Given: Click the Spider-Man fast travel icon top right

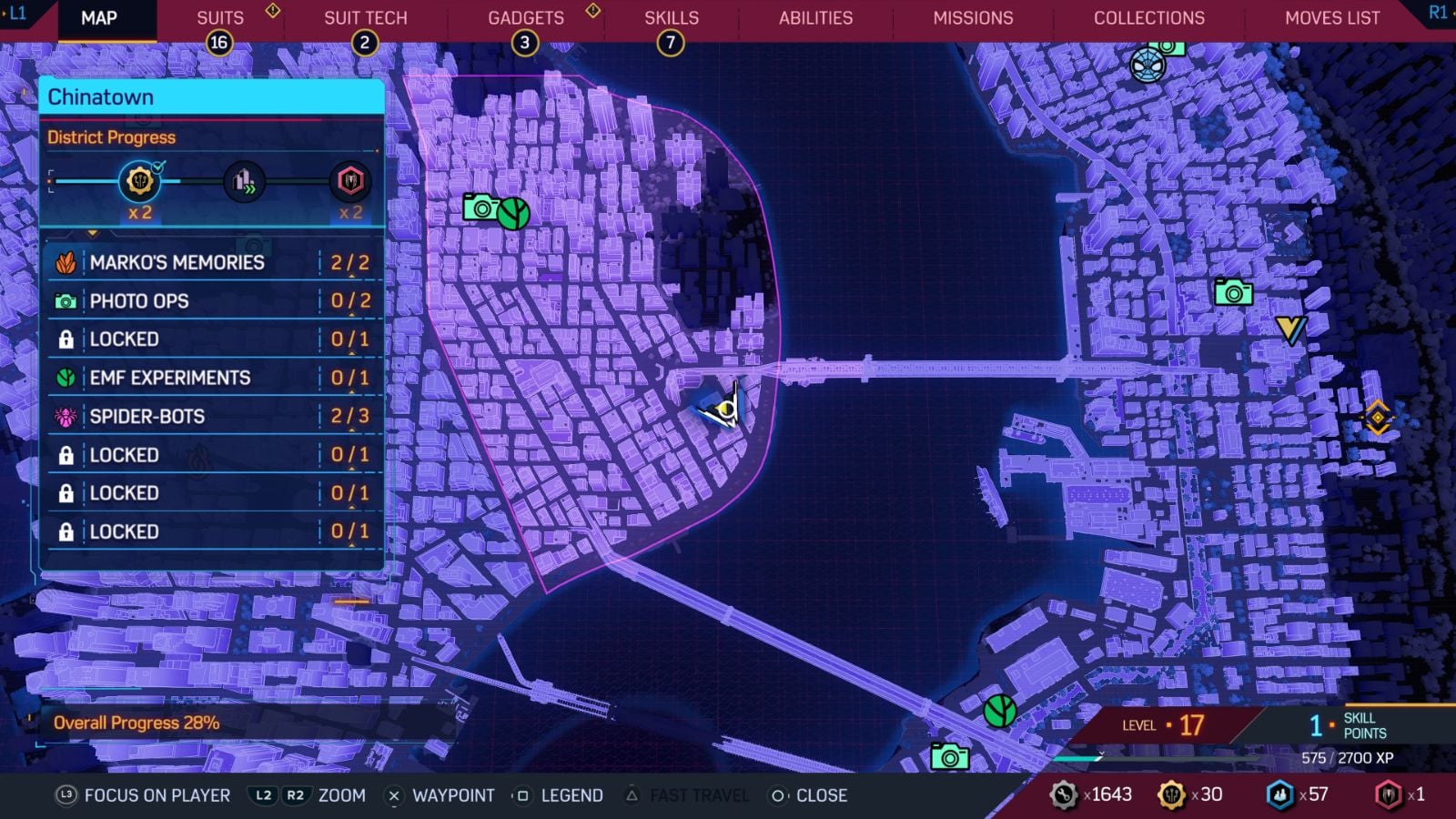Looking at the screenshot, I should [x=1148, y=65].
